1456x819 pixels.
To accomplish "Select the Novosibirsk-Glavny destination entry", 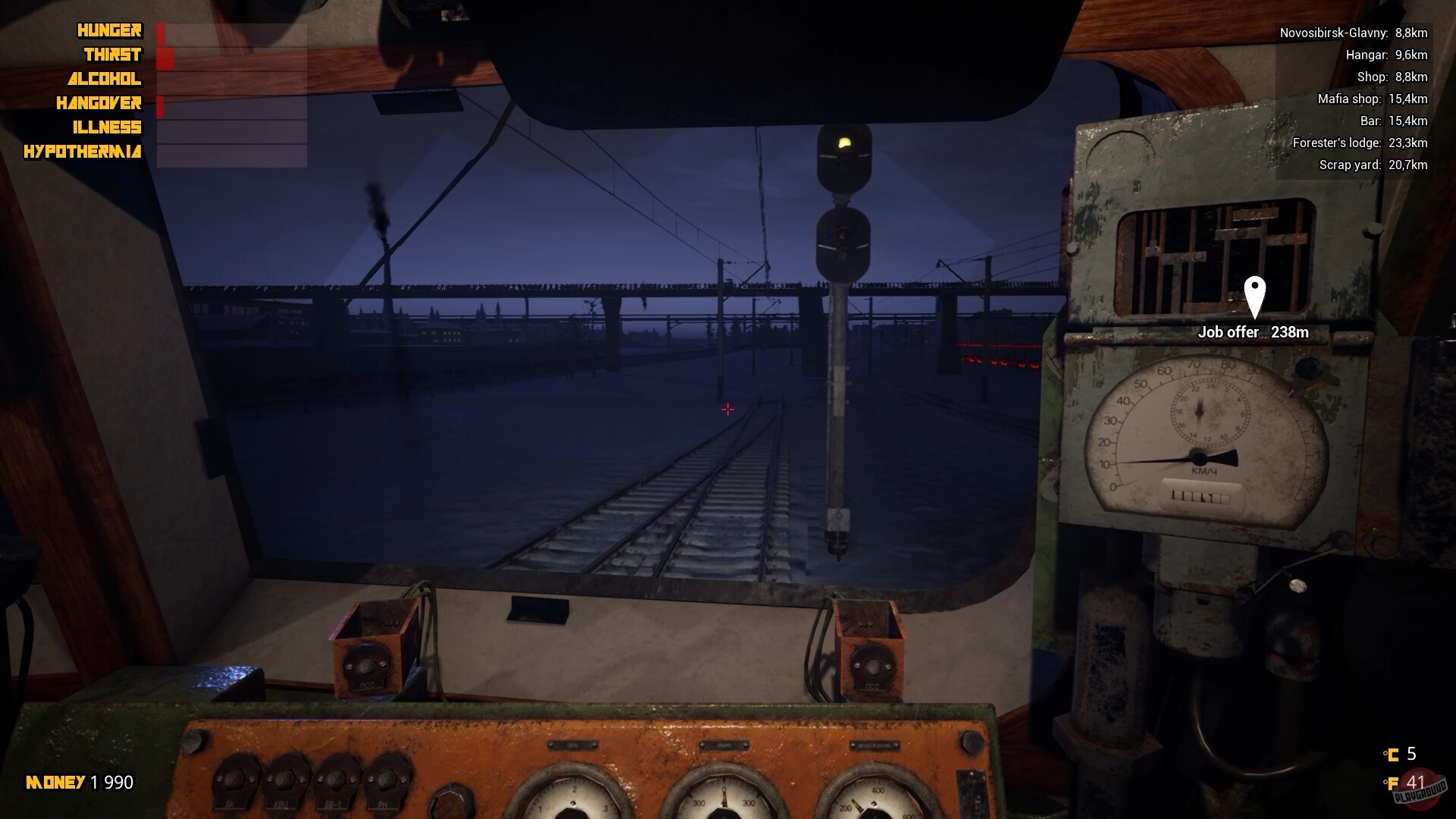I will pos(1354,33).
